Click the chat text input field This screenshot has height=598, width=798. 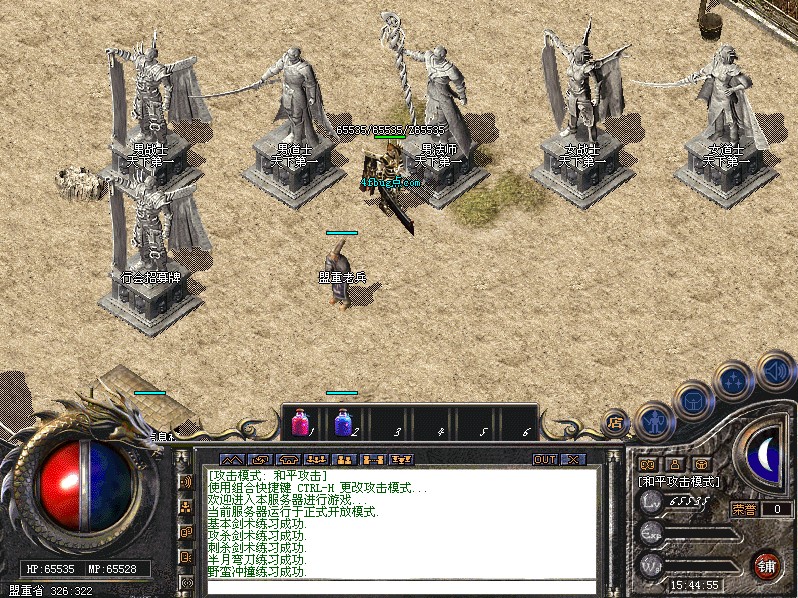click(x=400, y=586)
